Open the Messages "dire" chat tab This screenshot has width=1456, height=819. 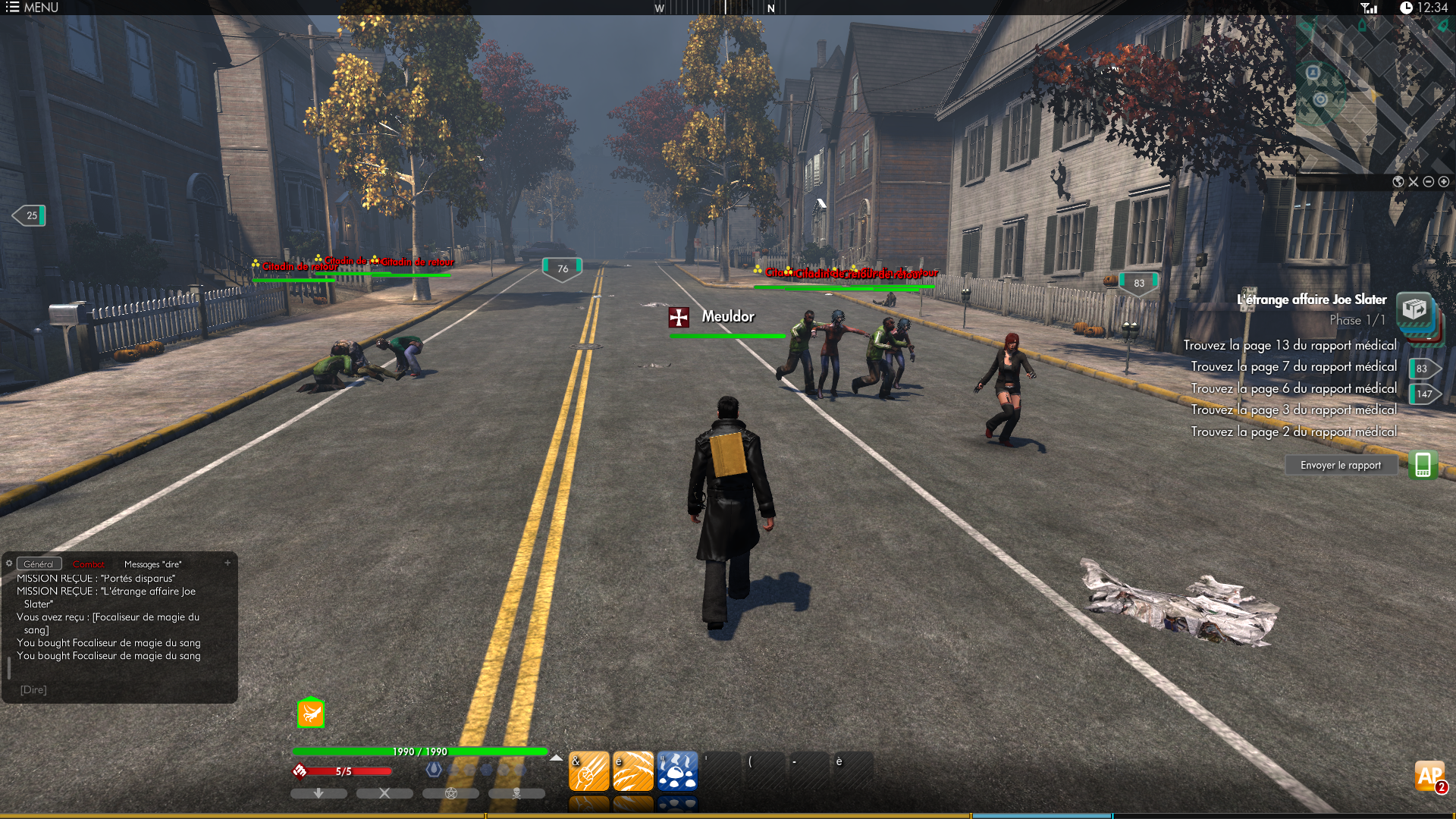(x=152, y=564)
